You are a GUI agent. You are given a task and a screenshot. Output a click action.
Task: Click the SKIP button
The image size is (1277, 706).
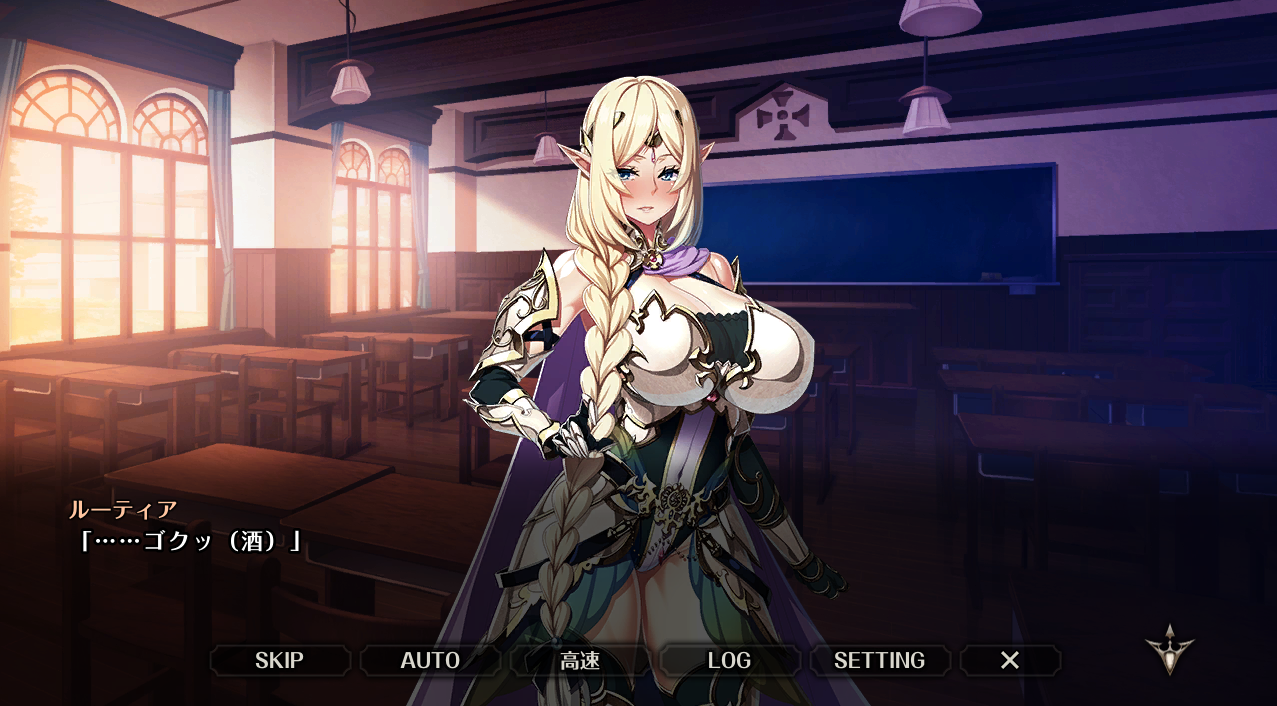click(x=279, y=660)
